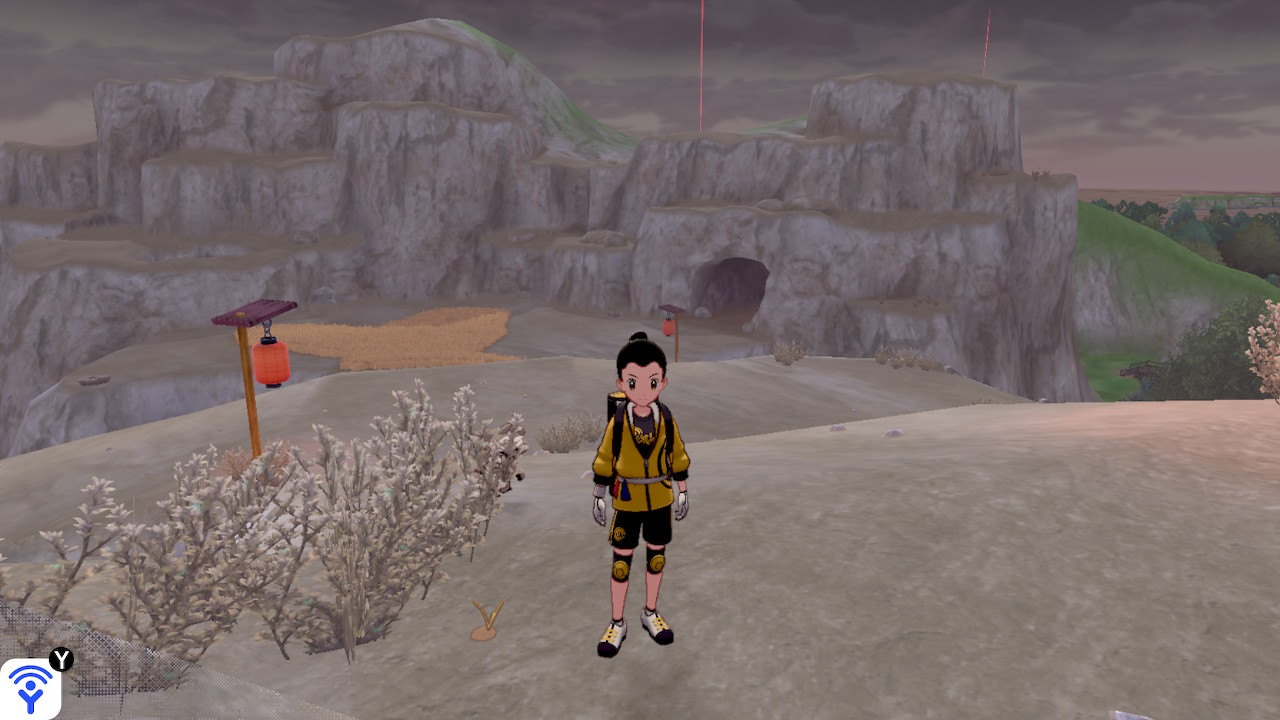Open the Y-Comm wireless icon

point(31,688)
